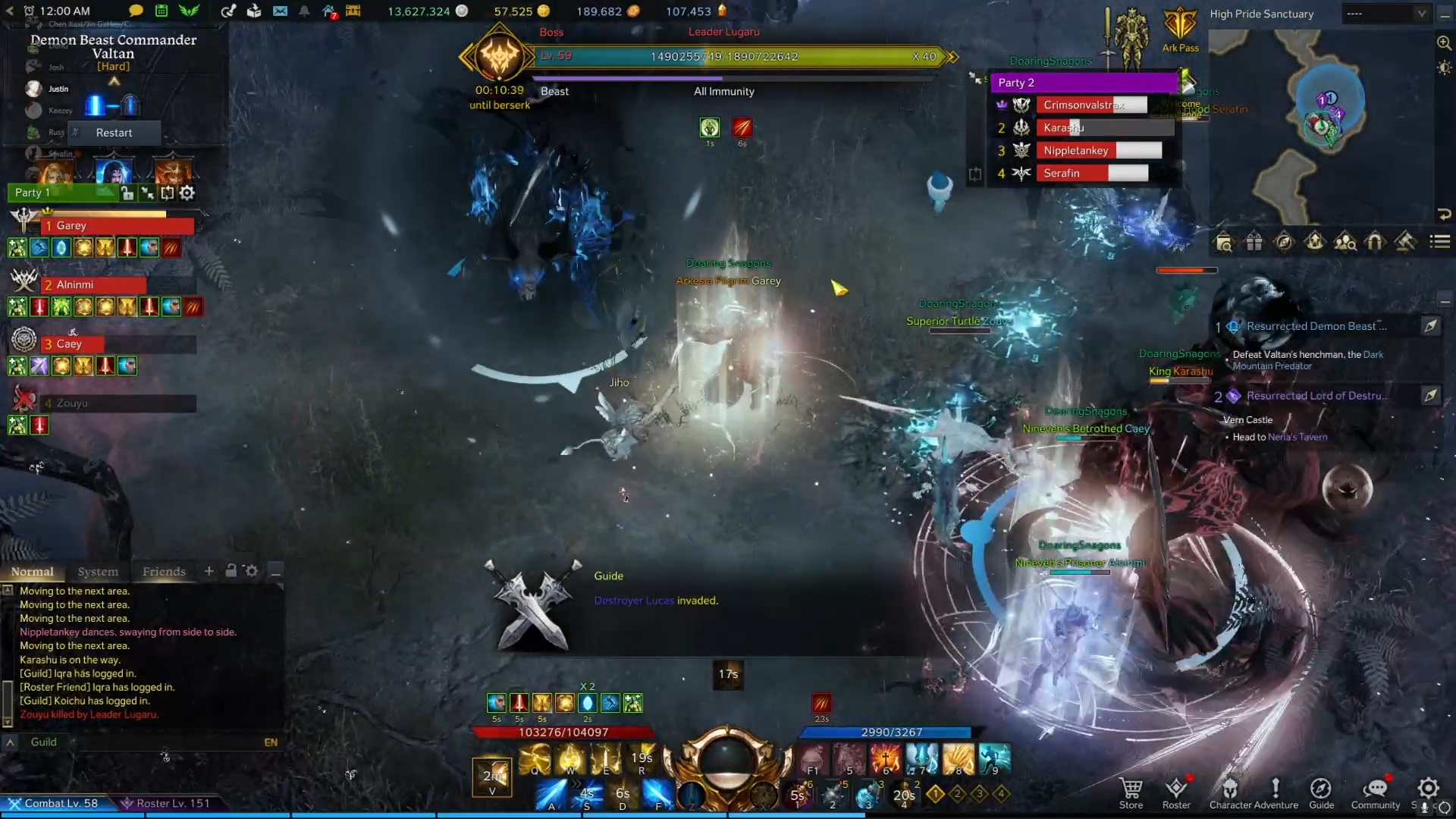Viewport: 1456px width, 819px height.
Task: Toggle the chat window lock padlock
Action: (231, 570)
